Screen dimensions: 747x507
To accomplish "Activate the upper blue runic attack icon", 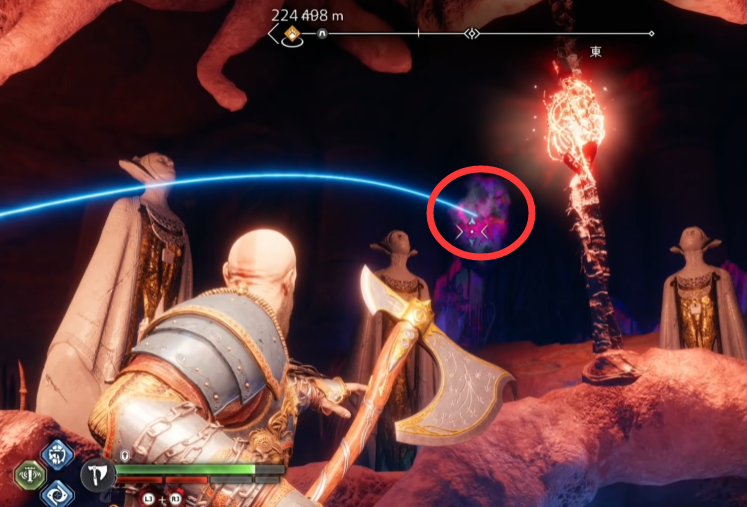I will [57, 454].
